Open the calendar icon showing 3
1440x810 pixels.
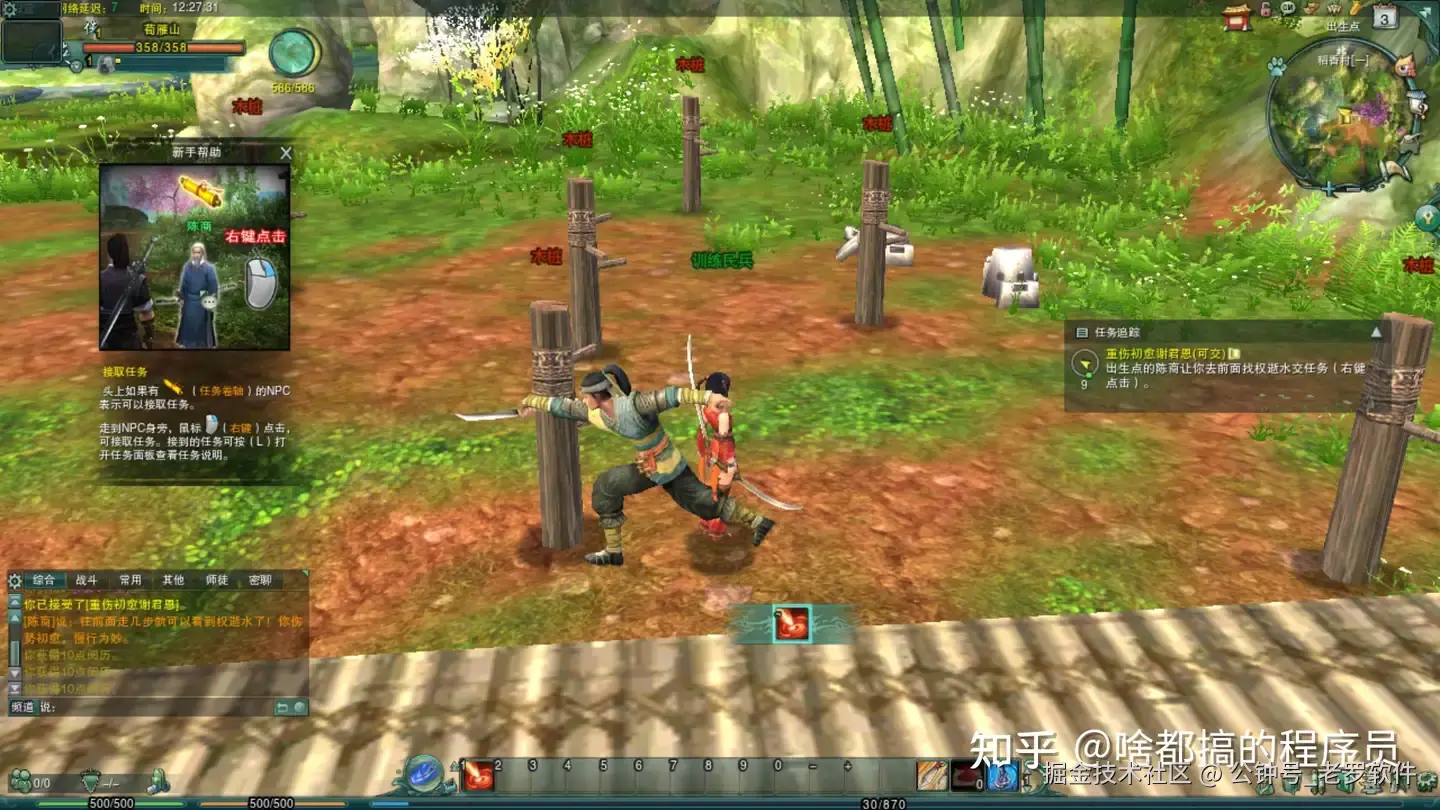click(x=1384, y=17)
